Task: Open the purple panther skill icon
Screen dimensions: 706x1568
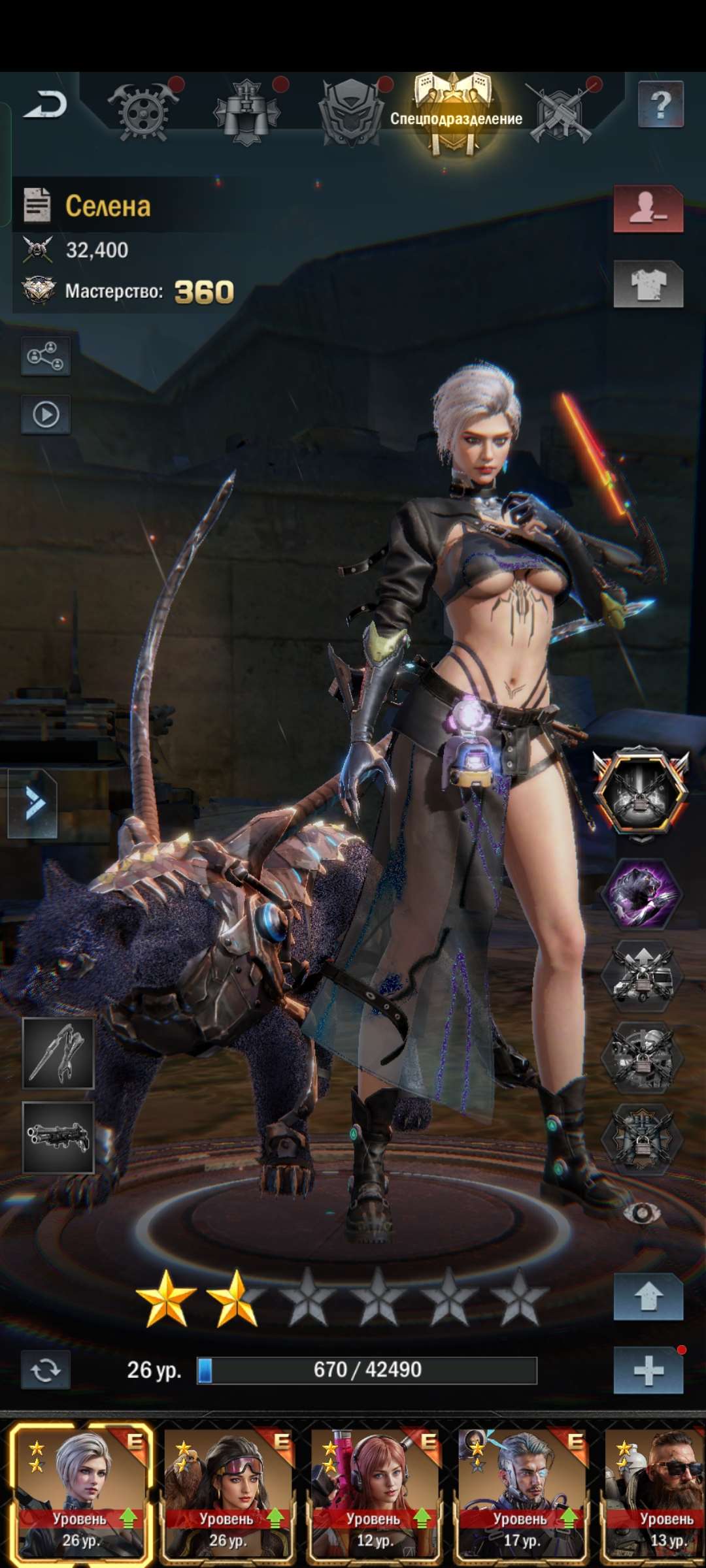Action: [x=642, y=893]
